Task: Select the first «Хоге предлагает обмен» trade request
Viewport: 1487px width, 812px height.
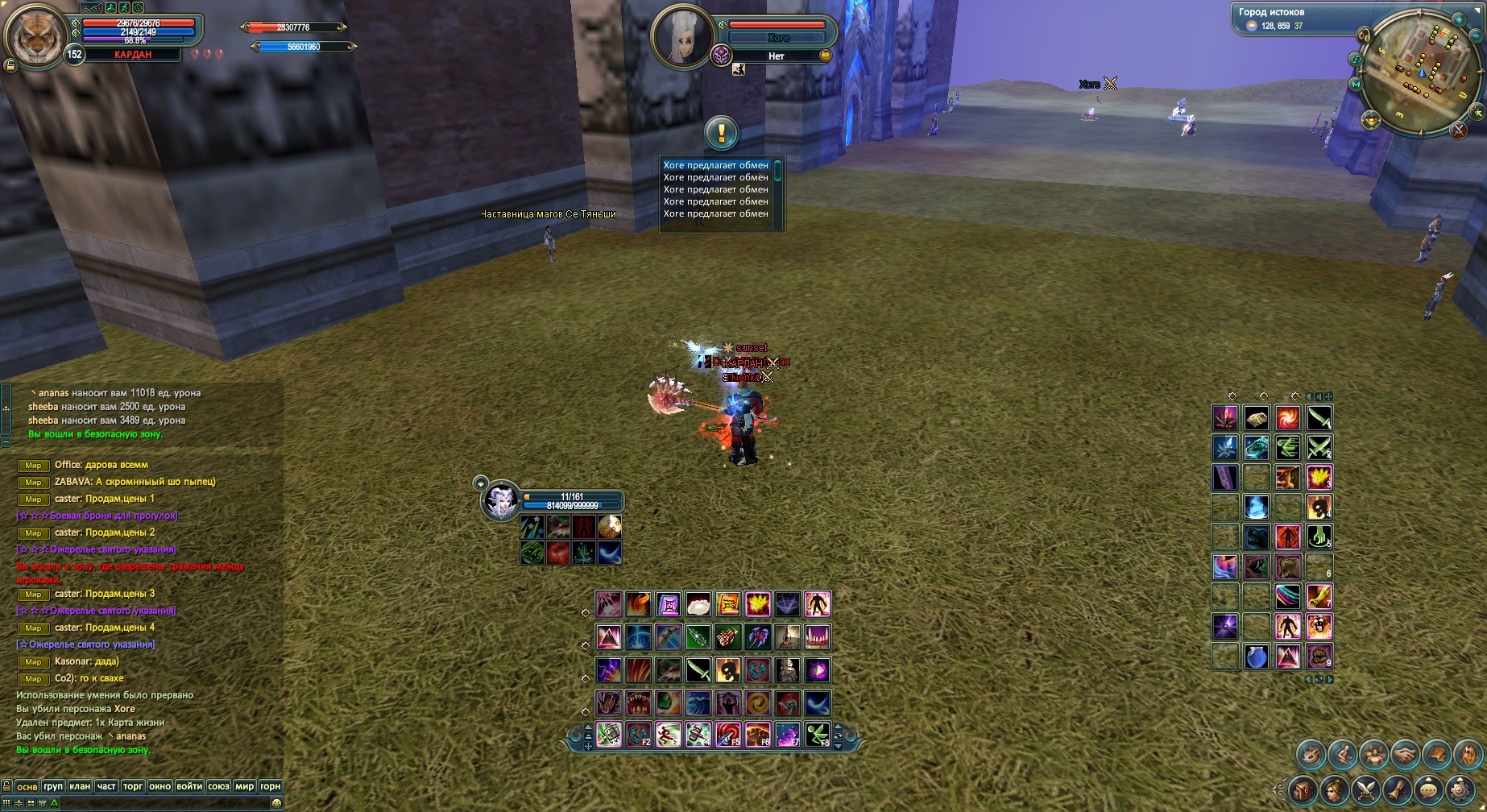Action: (715, 165)
